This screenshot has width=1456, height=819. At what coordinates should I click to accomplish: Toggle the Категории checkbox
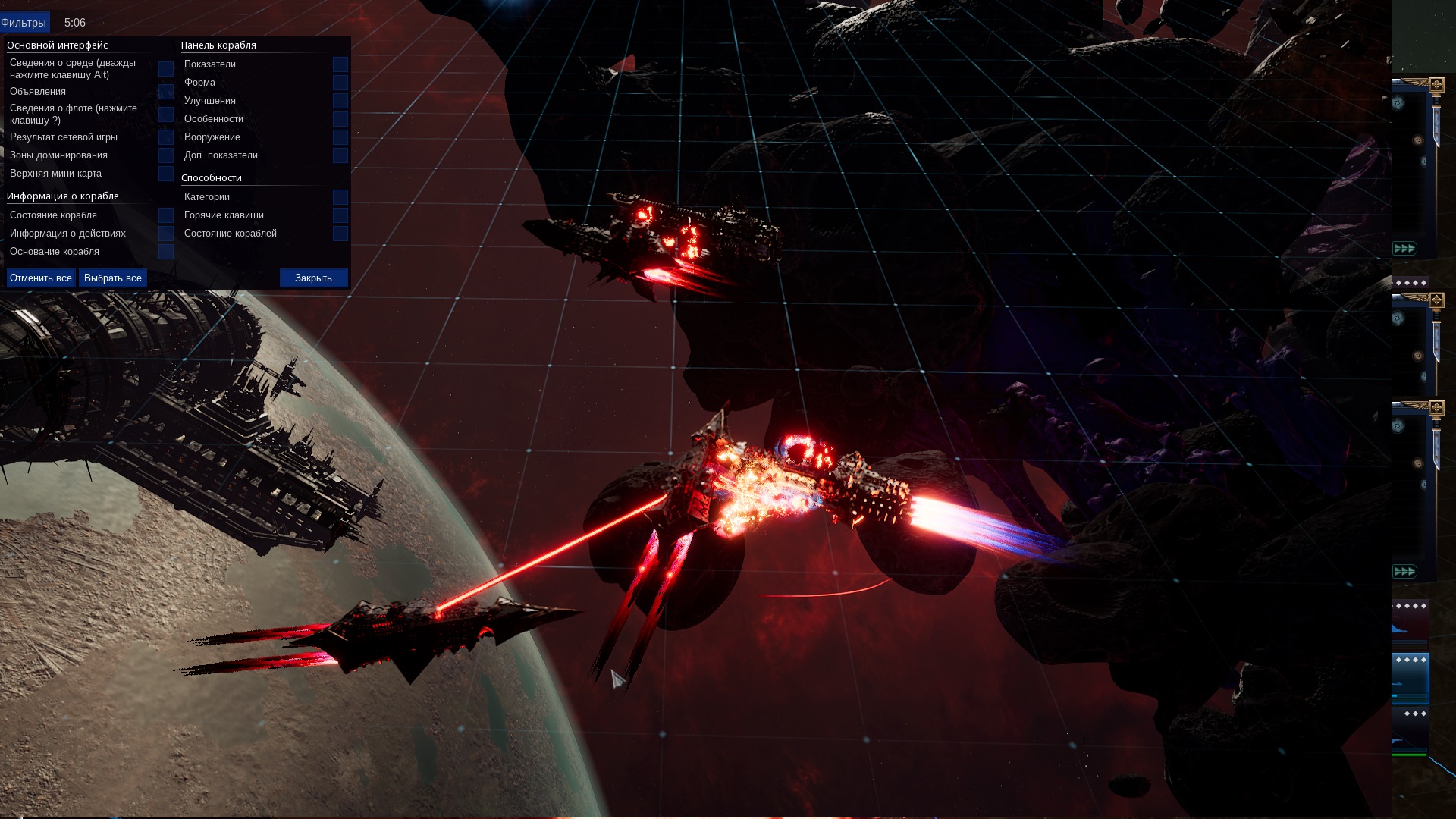340,197
